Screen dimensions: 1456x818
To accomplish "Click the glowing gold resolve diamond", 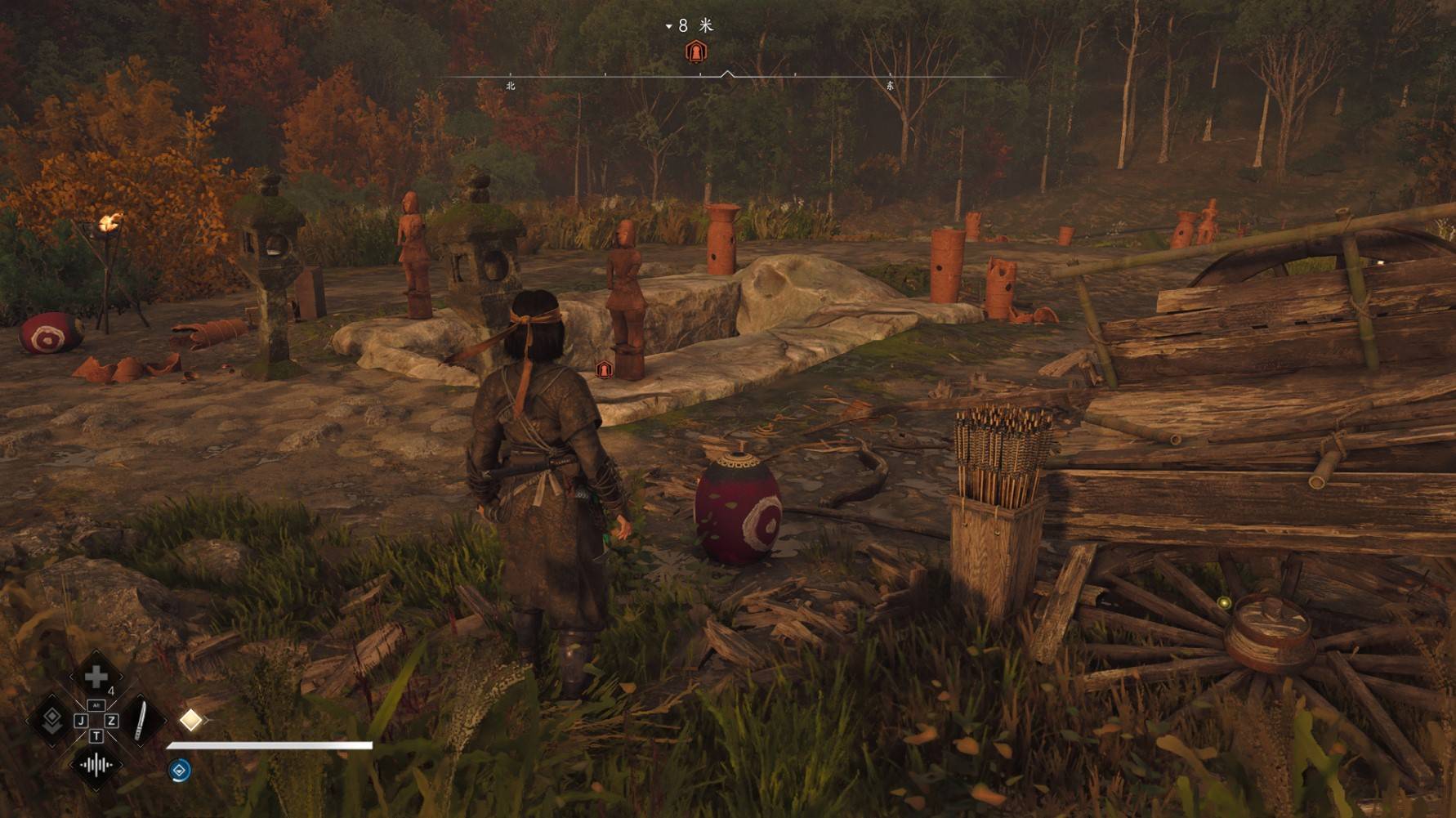I will (190, 720).
